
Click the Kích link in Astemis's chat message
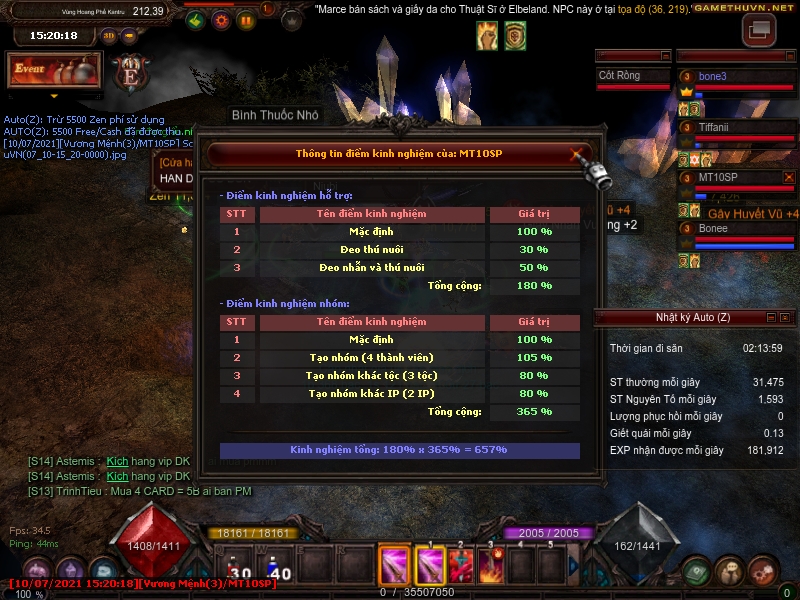(x=118, y=462)
